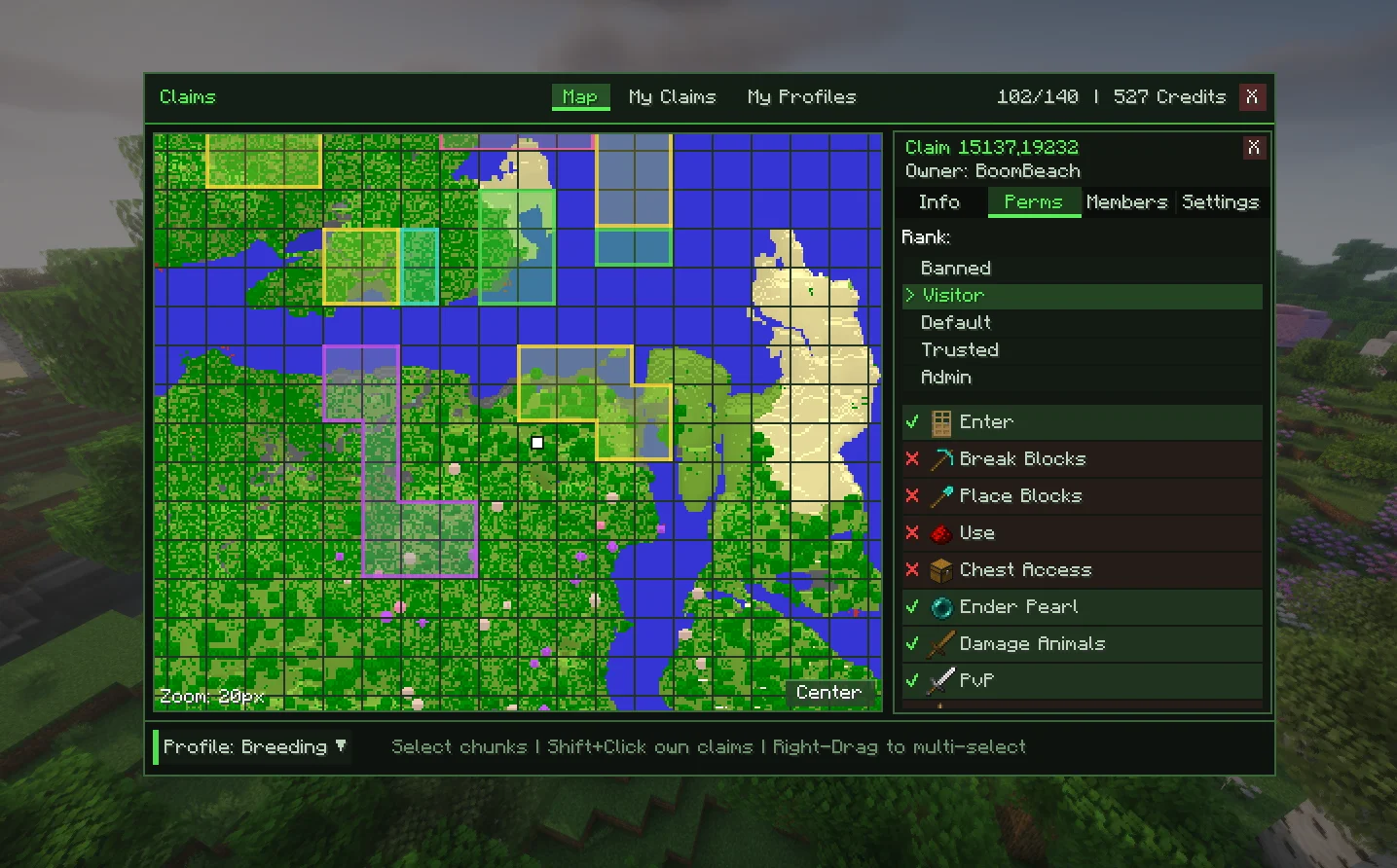
Task: Toggle the Break Blocks permission
Action: 1082,458
